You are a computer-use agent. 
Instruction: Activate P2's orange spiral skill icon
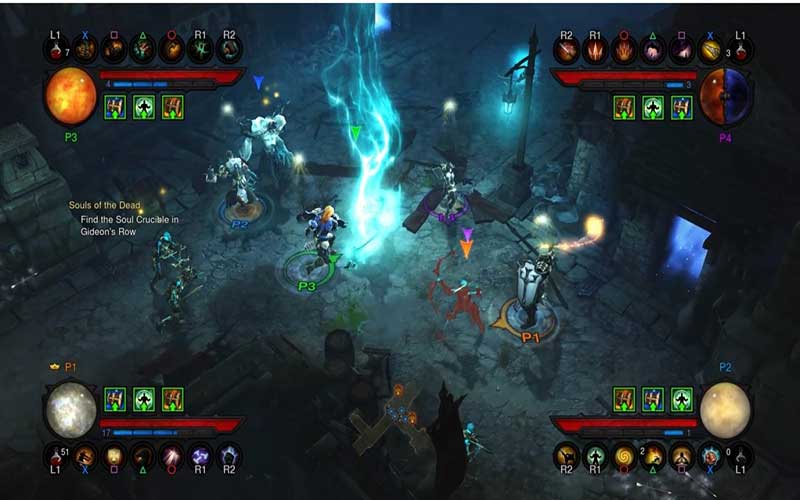[x=625, y=456]
